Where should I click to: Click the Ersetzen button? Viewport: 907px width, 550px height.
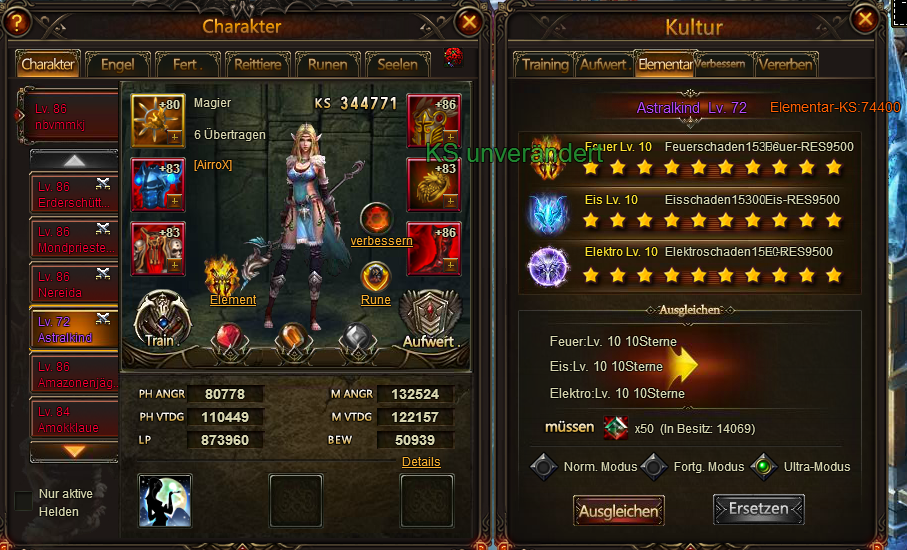pos(758,509)
